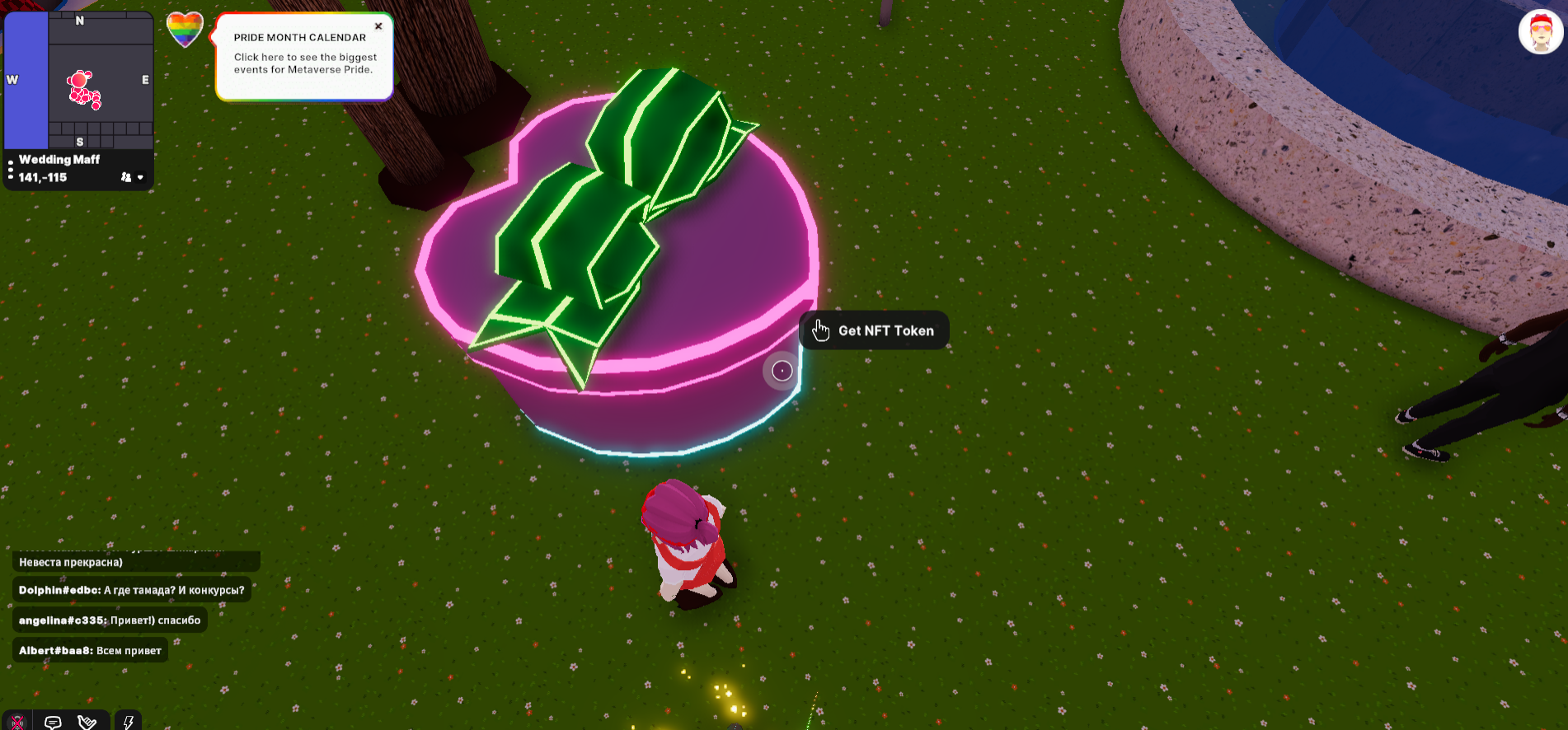The width and height of the screenshot is (1568, 730).
Task: Select Dolphin#edbc's chat message
Action: point(131,590)
